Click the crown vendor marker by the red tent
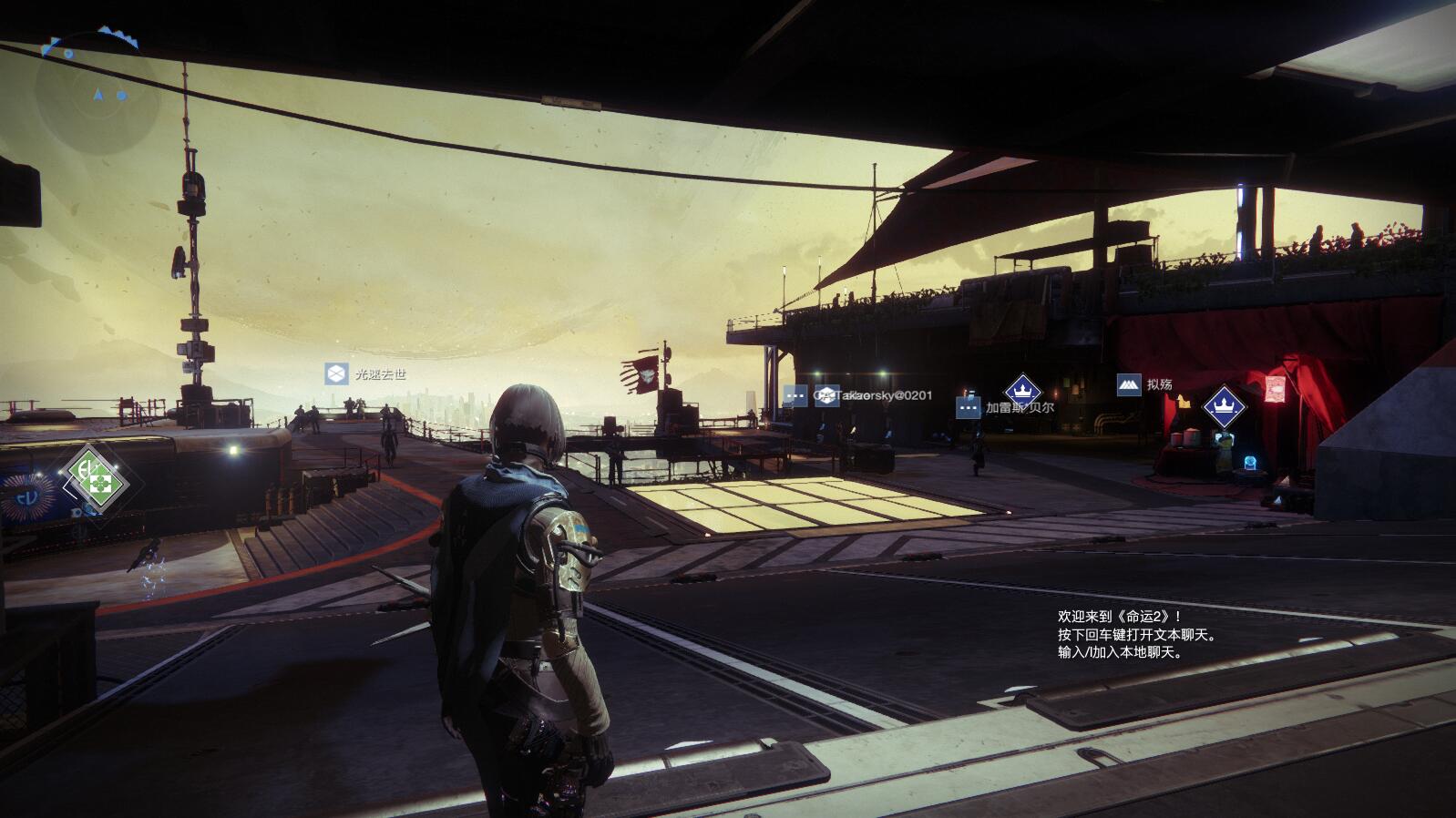This screenshot has width=1456, height=818. click(1224, 406)
